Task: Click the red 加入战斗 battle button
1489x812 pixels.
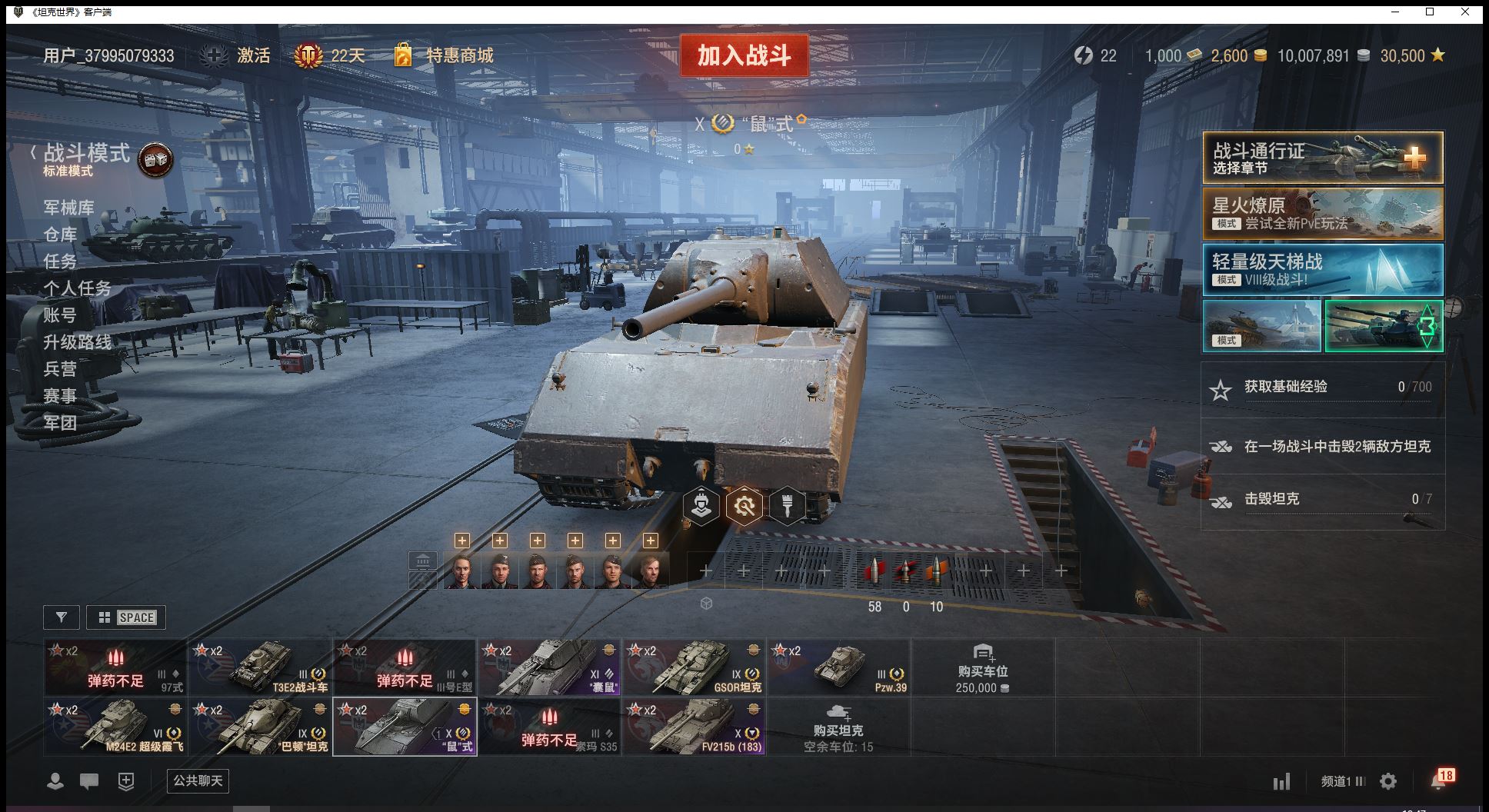Action: click(x=744, y=55)
